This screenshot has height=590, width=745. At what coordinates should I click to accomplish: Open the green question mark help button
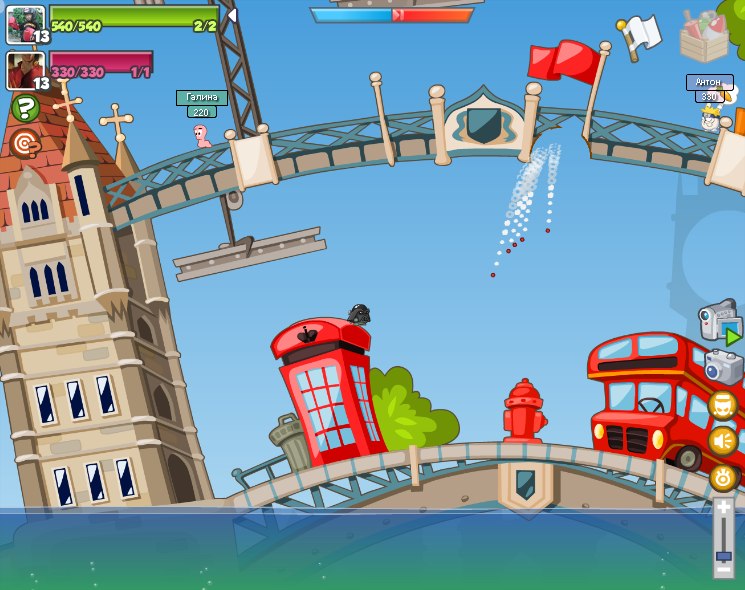click(25, 107)
